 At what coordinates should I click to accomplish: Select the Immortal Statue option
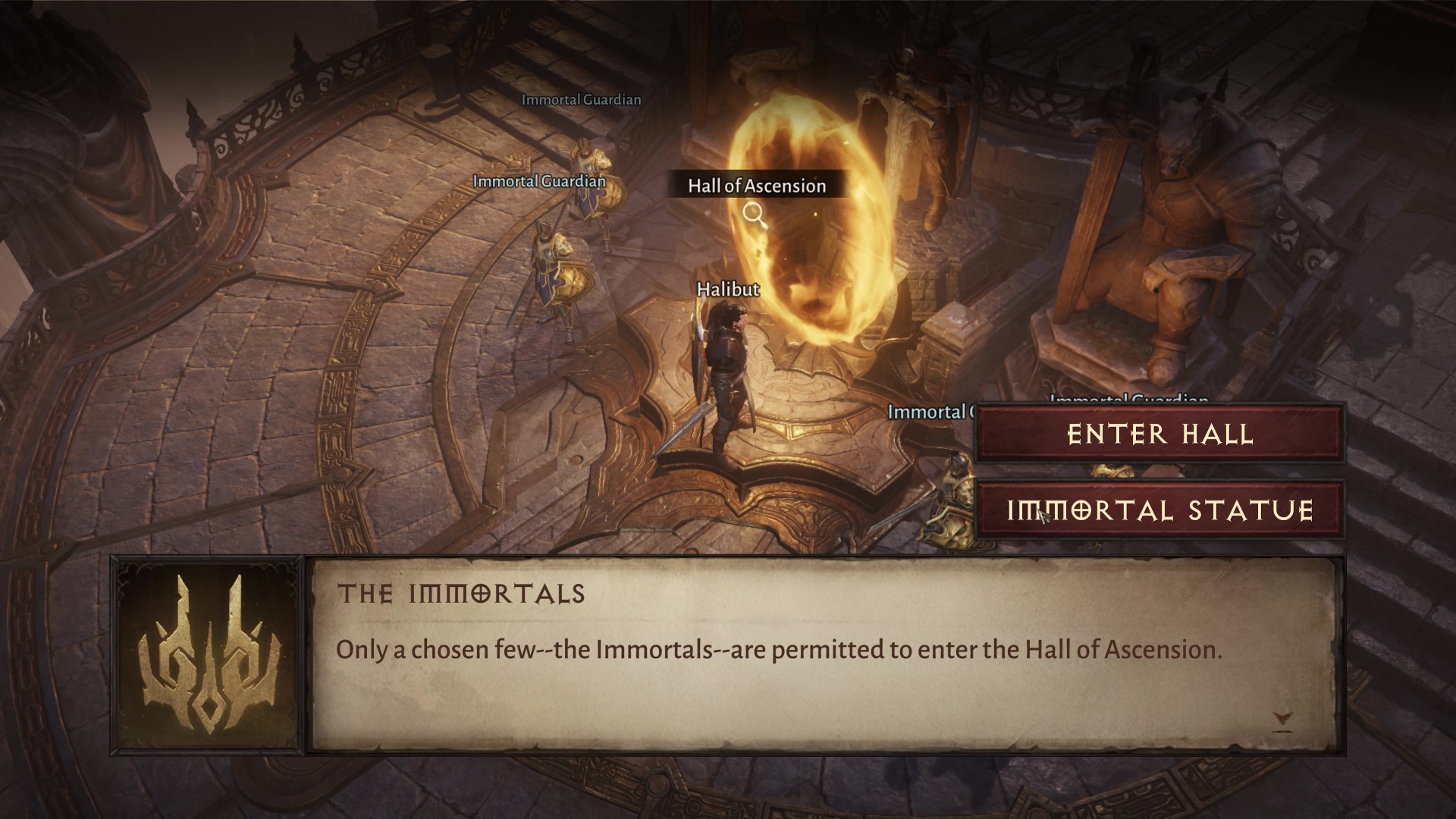coord(1159,510)
